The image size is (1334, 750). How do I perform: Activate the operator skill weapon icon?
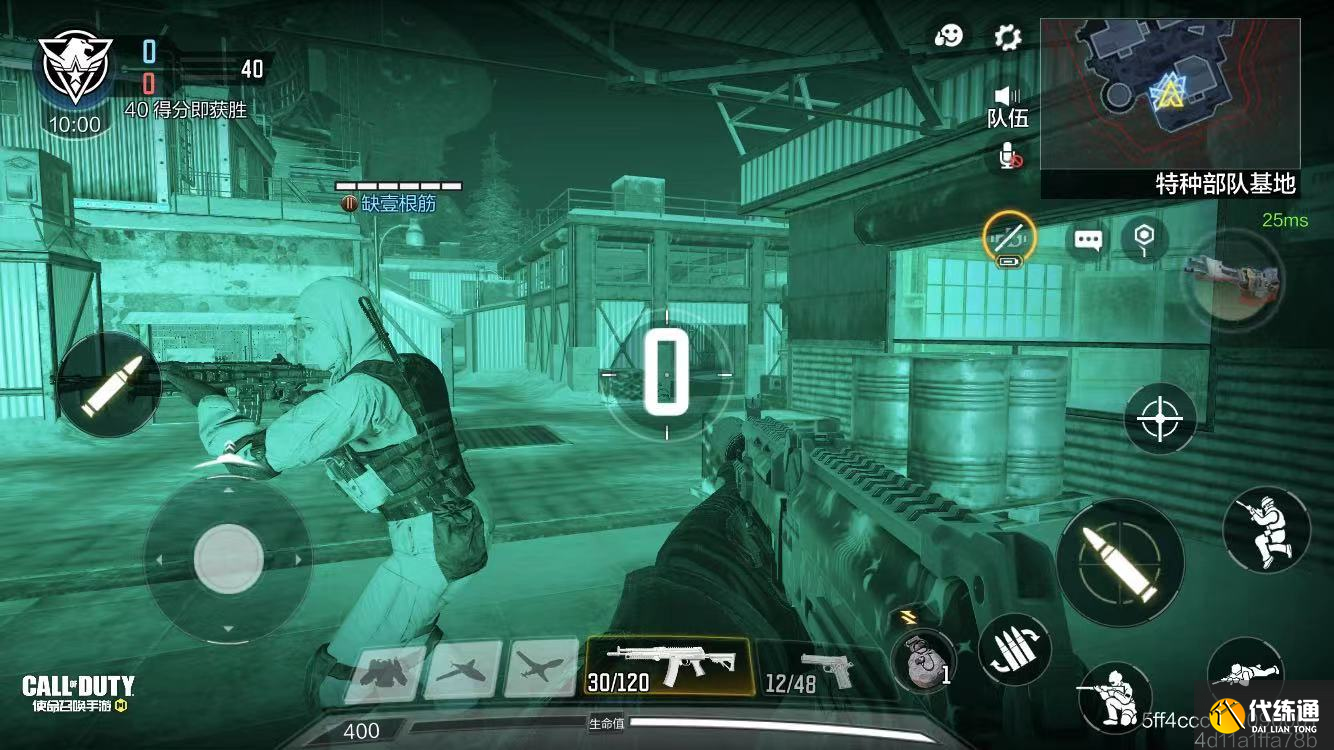coord(1232,278)
